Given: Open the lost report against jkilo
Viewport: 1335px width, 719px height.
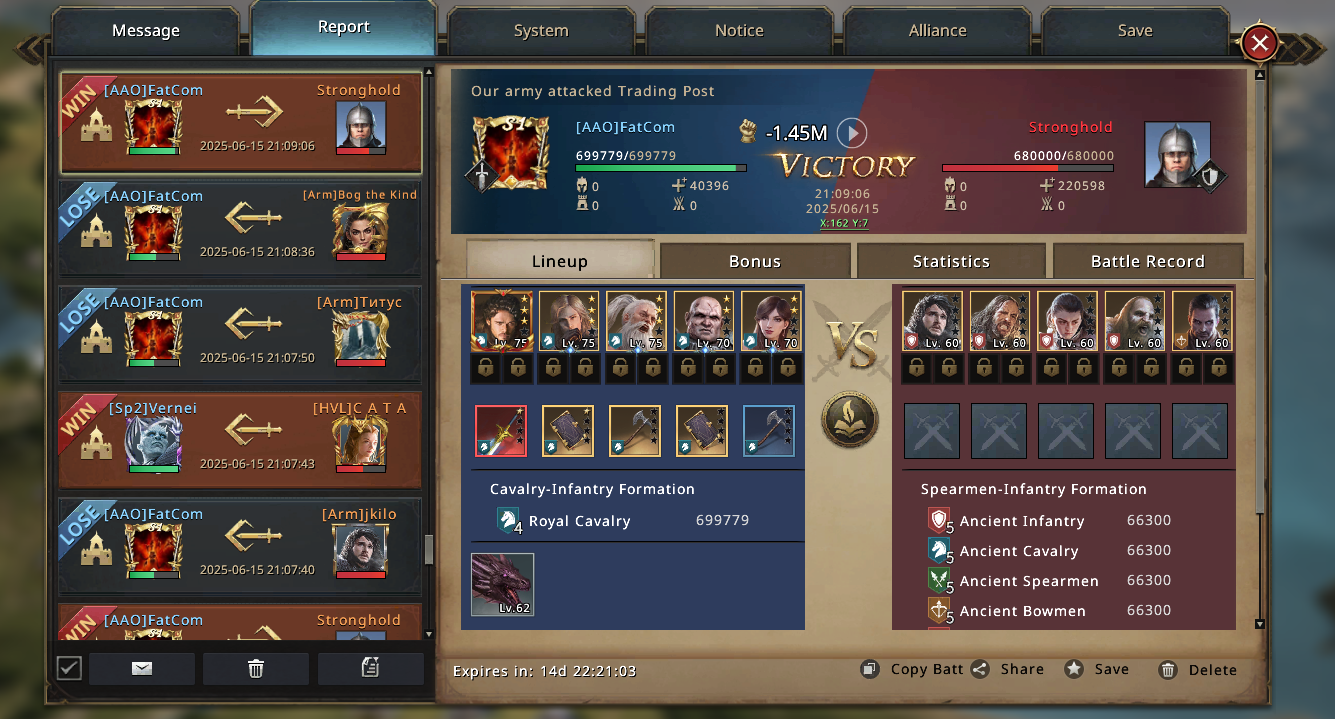Looking at the screenshot, I should click(x=240, y=546).
